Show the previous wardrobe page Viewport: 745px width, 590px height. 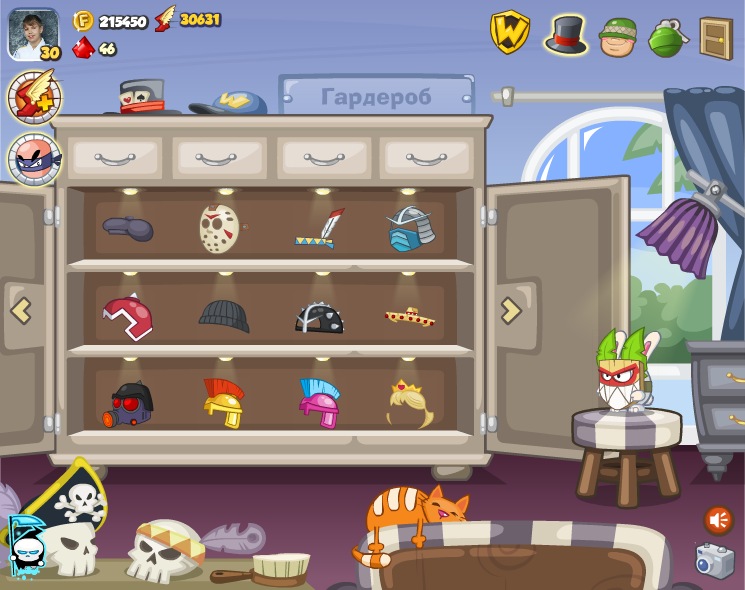pos(21,311)
